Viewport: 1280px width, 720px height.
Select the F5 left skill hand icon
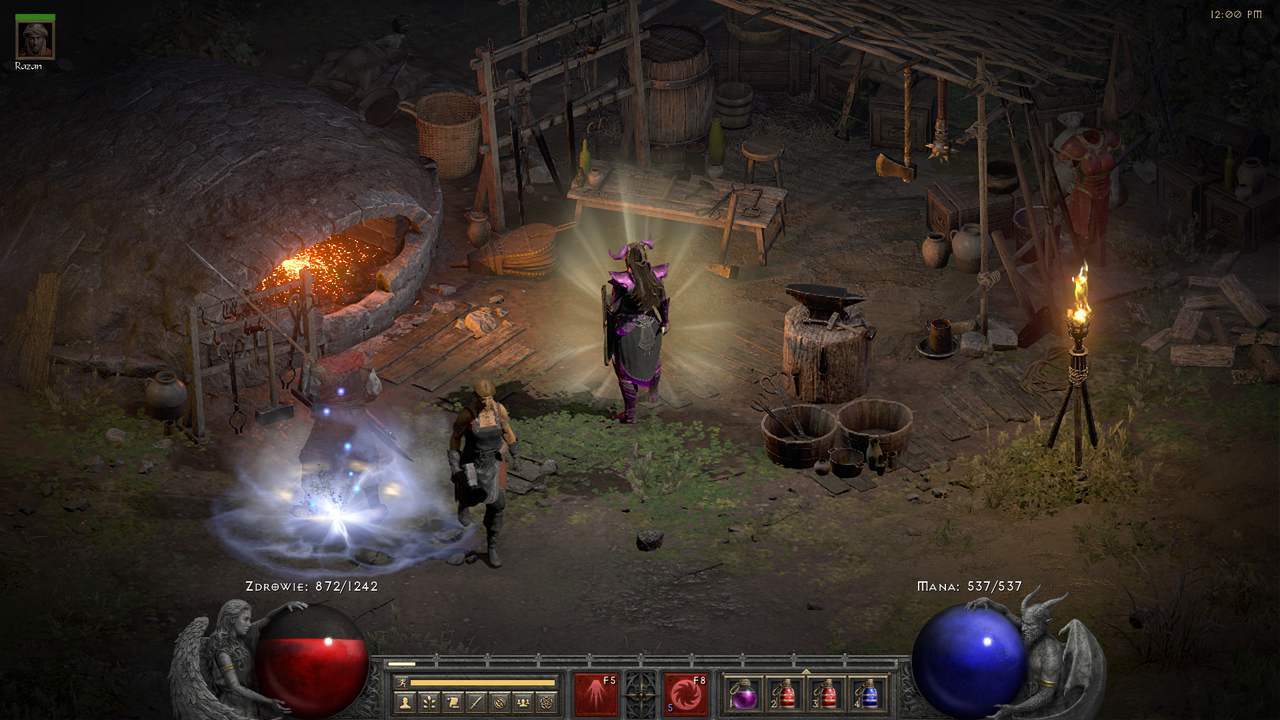(595, 693)
